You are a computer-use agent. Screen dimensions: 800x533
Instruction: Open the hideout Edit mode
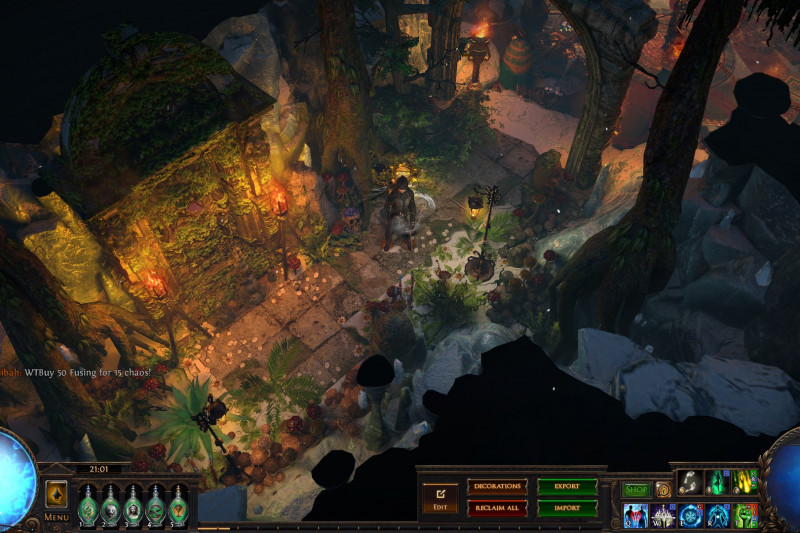pyautogui.click(x=439, y=496)
